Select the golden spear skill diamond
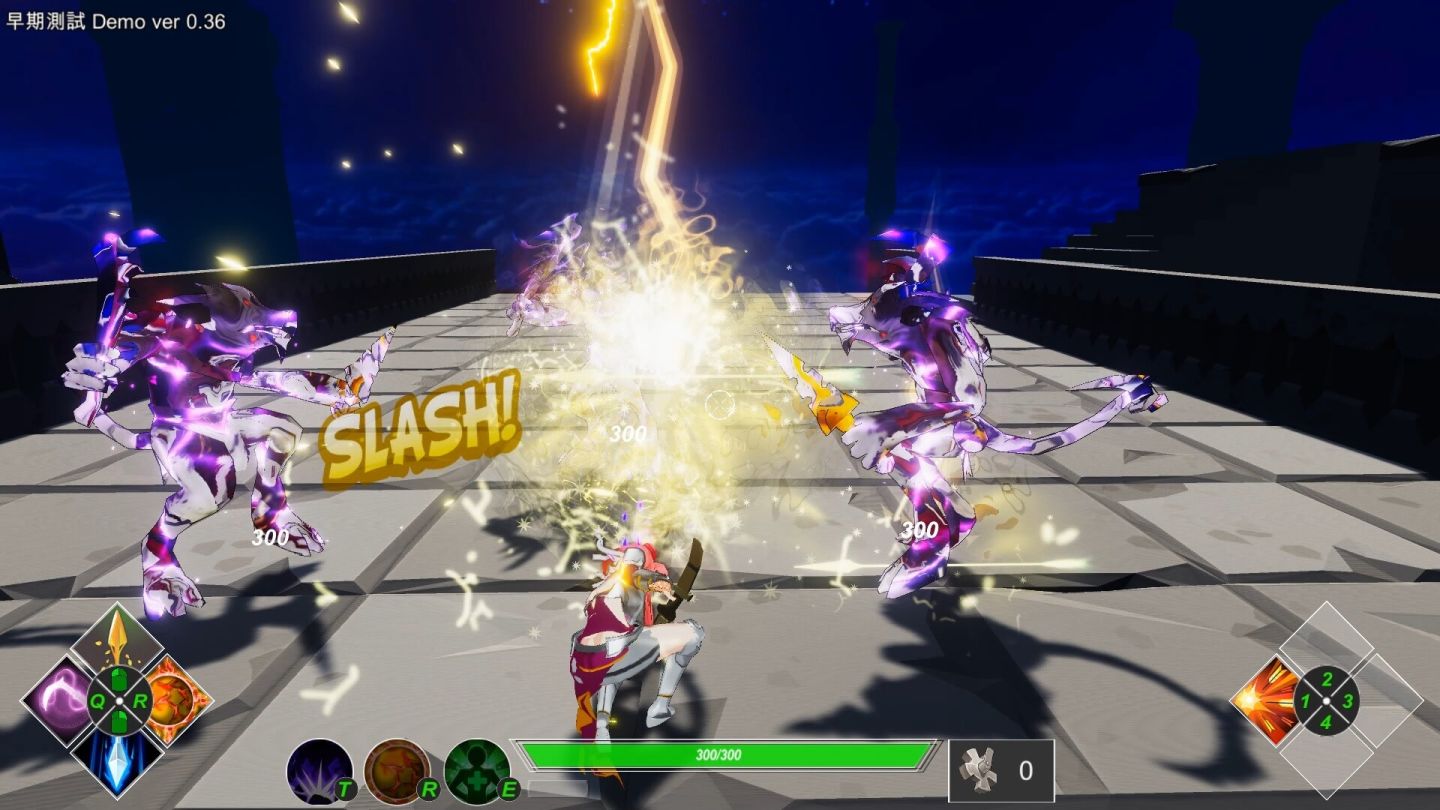 point(118,640)
